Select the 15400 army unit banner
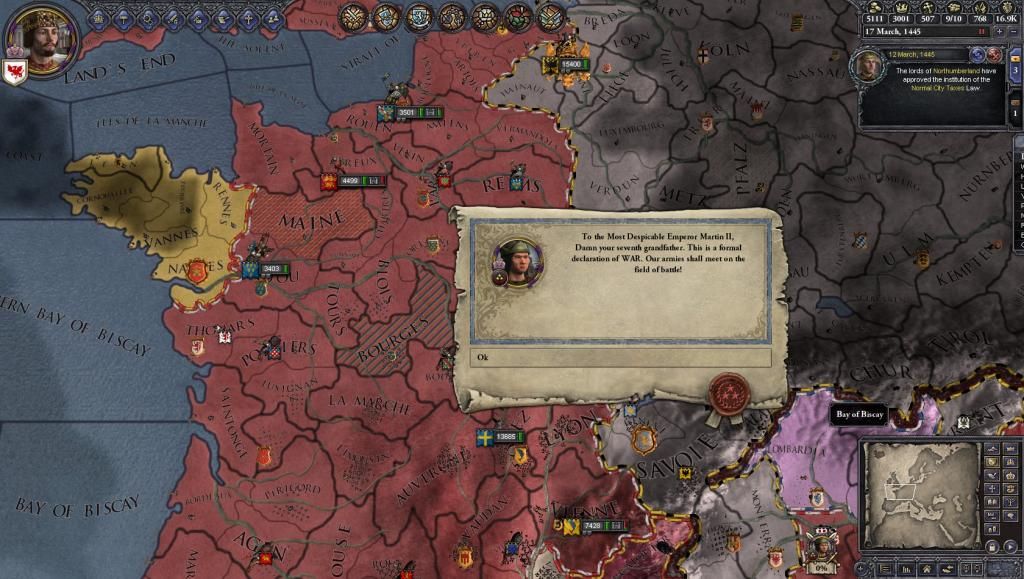1024x579 pixels. click(x=570, y=64)
